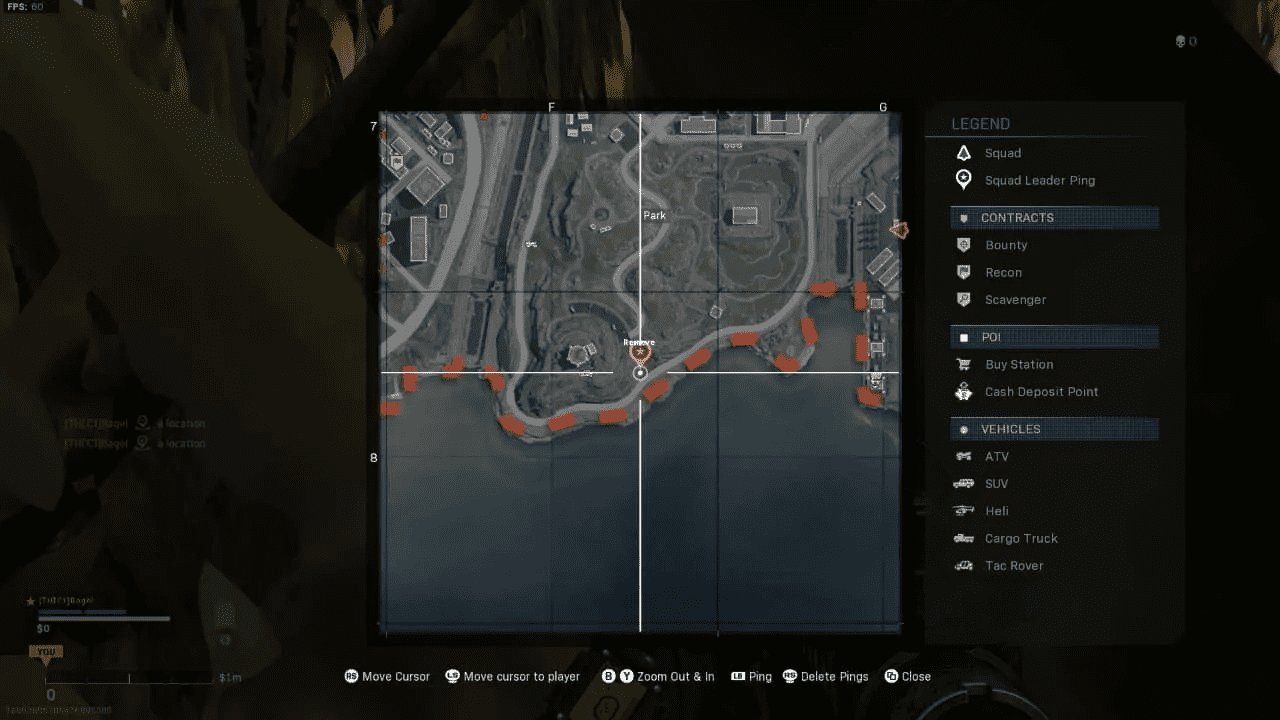This screenshot has height=720, width=1280.
Task: Select the ATV vehicle icon
Action: tap(963, 456)
